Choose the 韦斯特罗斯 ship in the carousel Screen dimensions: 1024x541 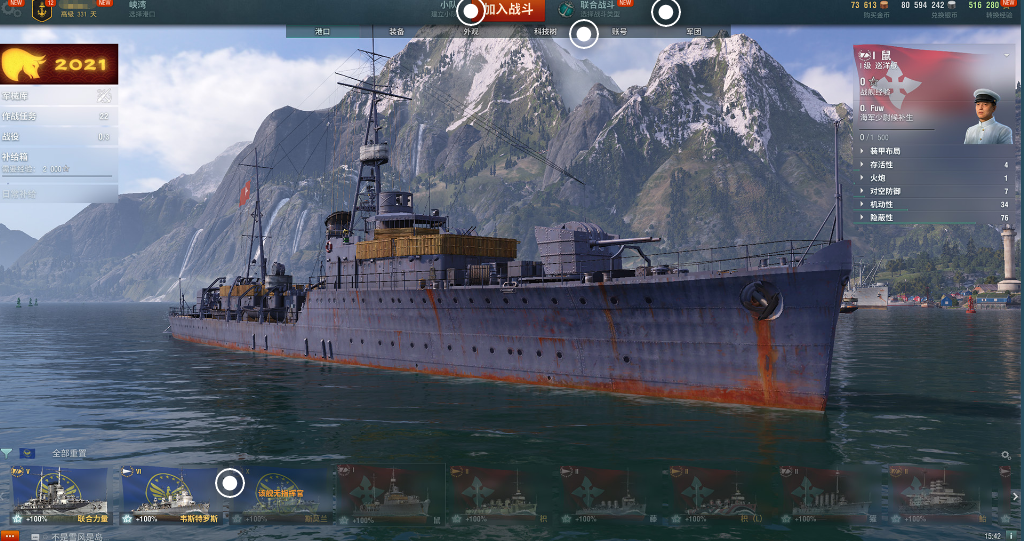pyautogui.click(x=170, y=497)
